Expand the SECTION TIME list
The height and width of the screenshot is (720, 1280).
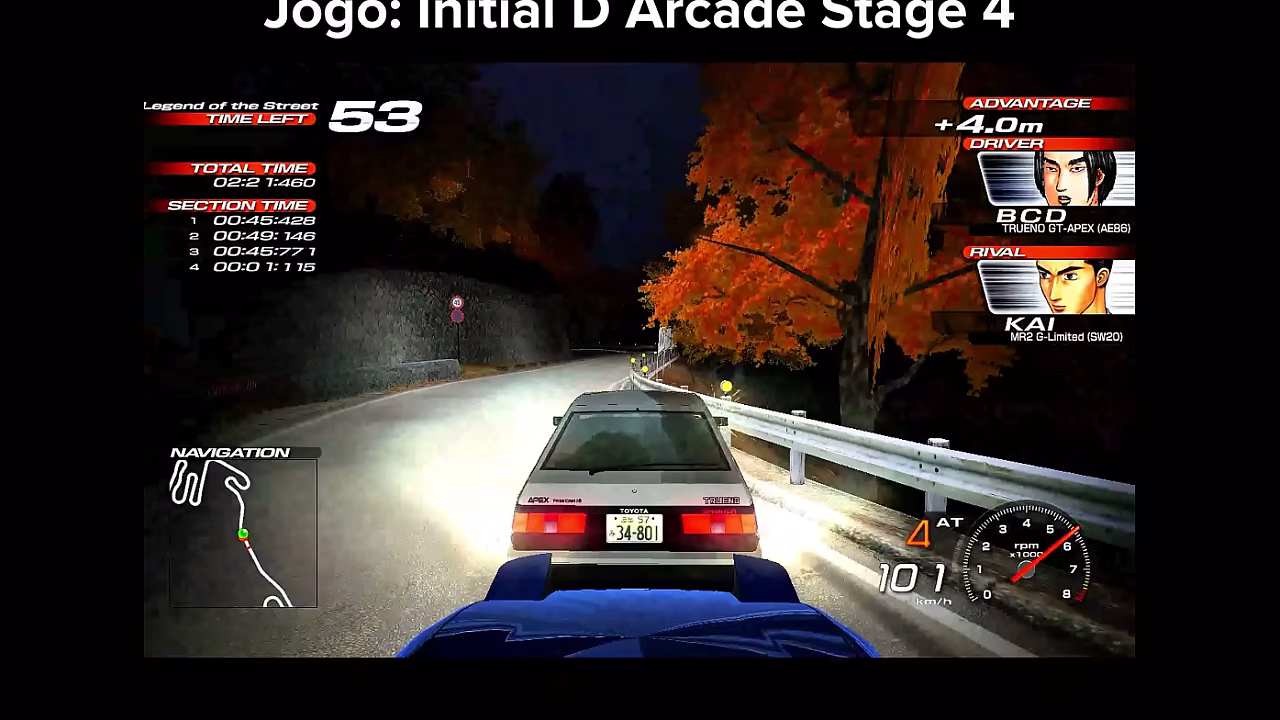(242, 204)
